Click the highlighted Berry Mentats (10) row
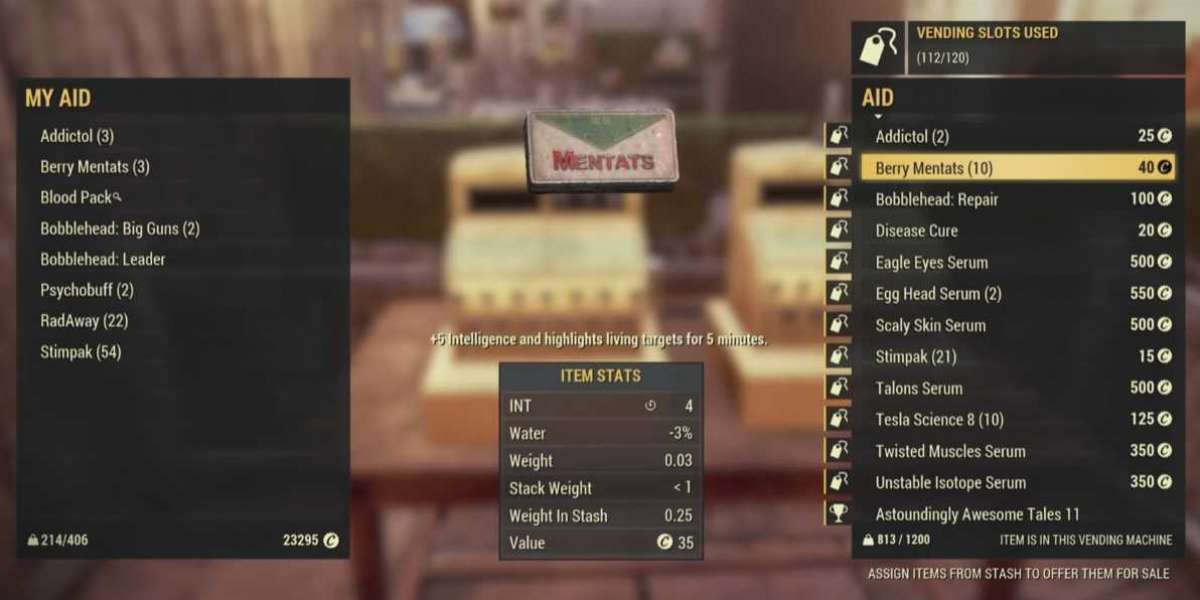This screenshot has width=1200, height=600. point(1015,168)
